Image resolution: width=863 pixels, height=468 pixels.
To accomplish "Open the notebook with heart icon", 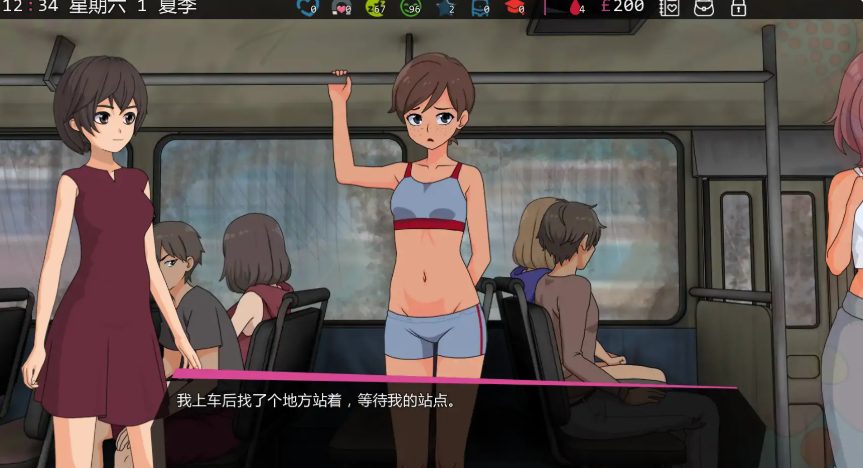I will tap(671, 8).
